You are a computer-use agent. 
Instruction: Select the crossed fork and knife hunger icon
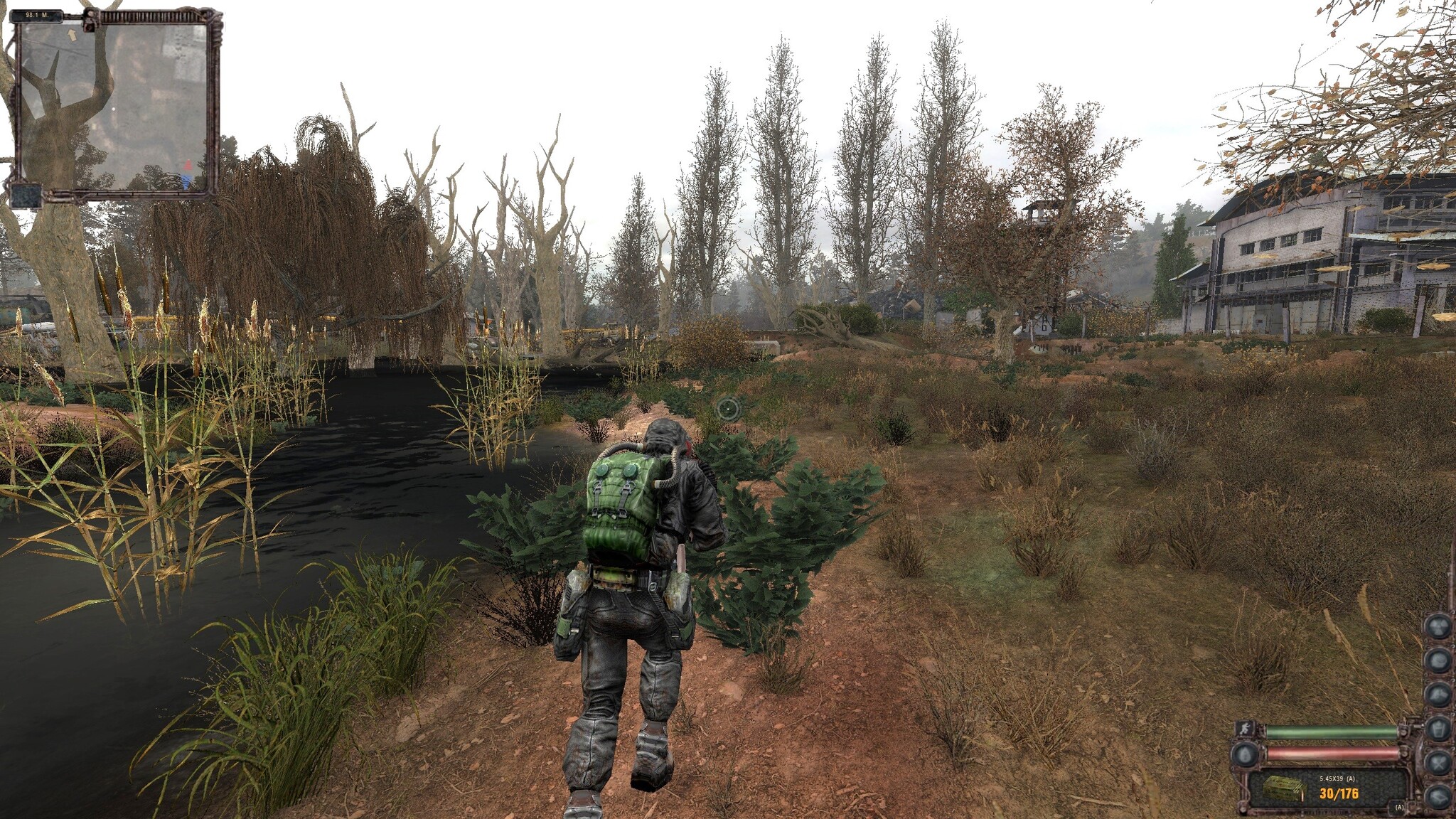pyautogui.click(x=1438, y=764)
